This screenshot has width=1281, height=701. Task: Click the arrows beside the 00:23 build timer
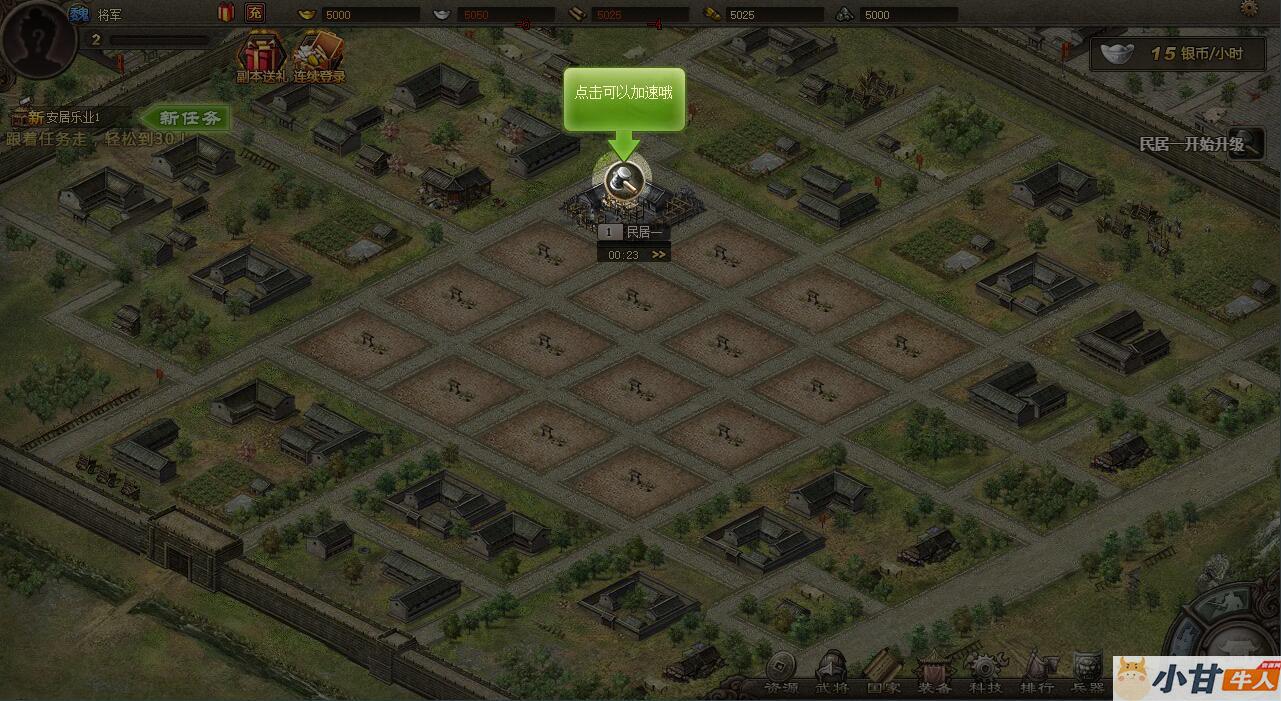coord(658,254)
